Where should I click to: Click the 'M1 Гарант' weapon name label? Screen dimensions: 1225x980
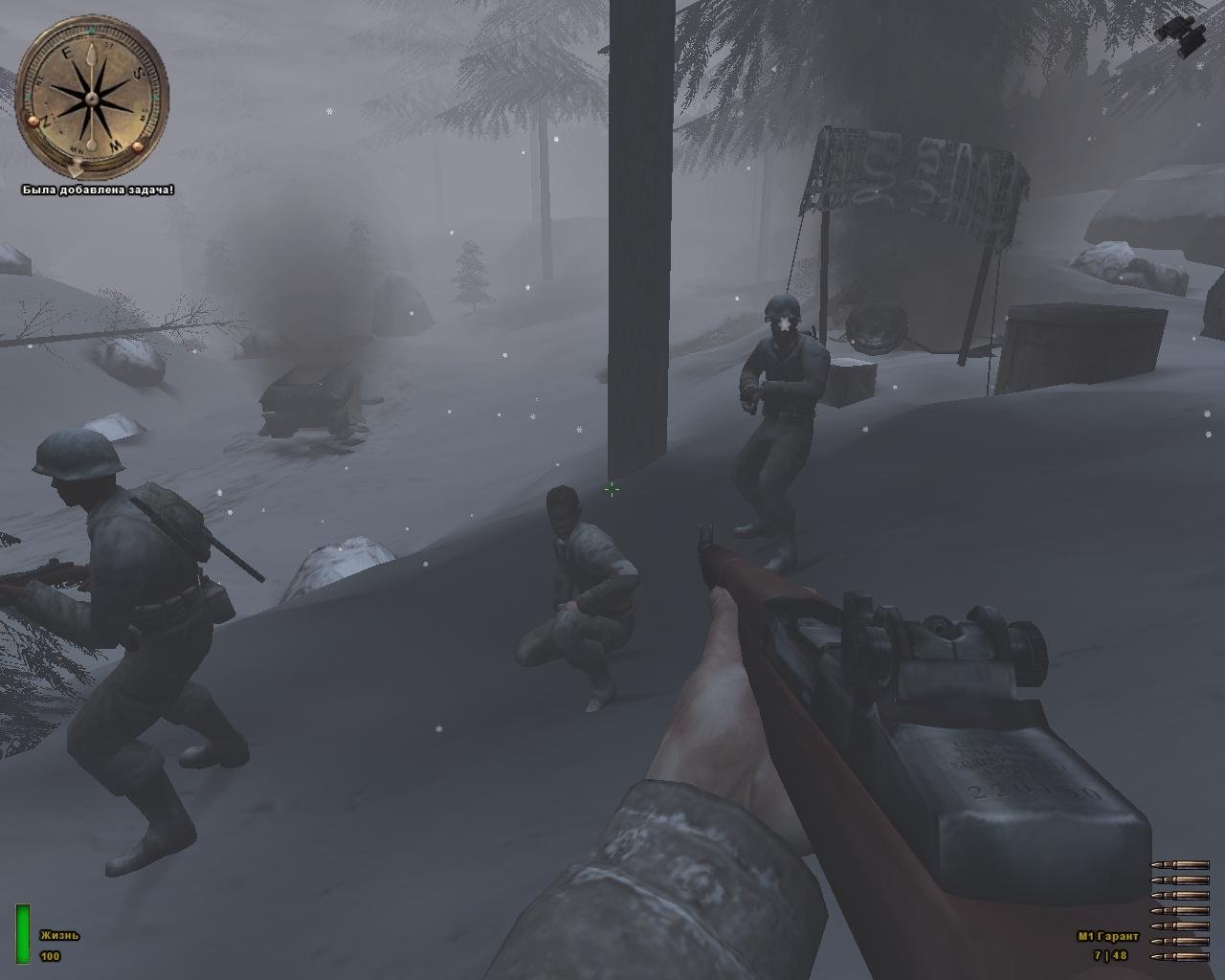coord(1107,936)
